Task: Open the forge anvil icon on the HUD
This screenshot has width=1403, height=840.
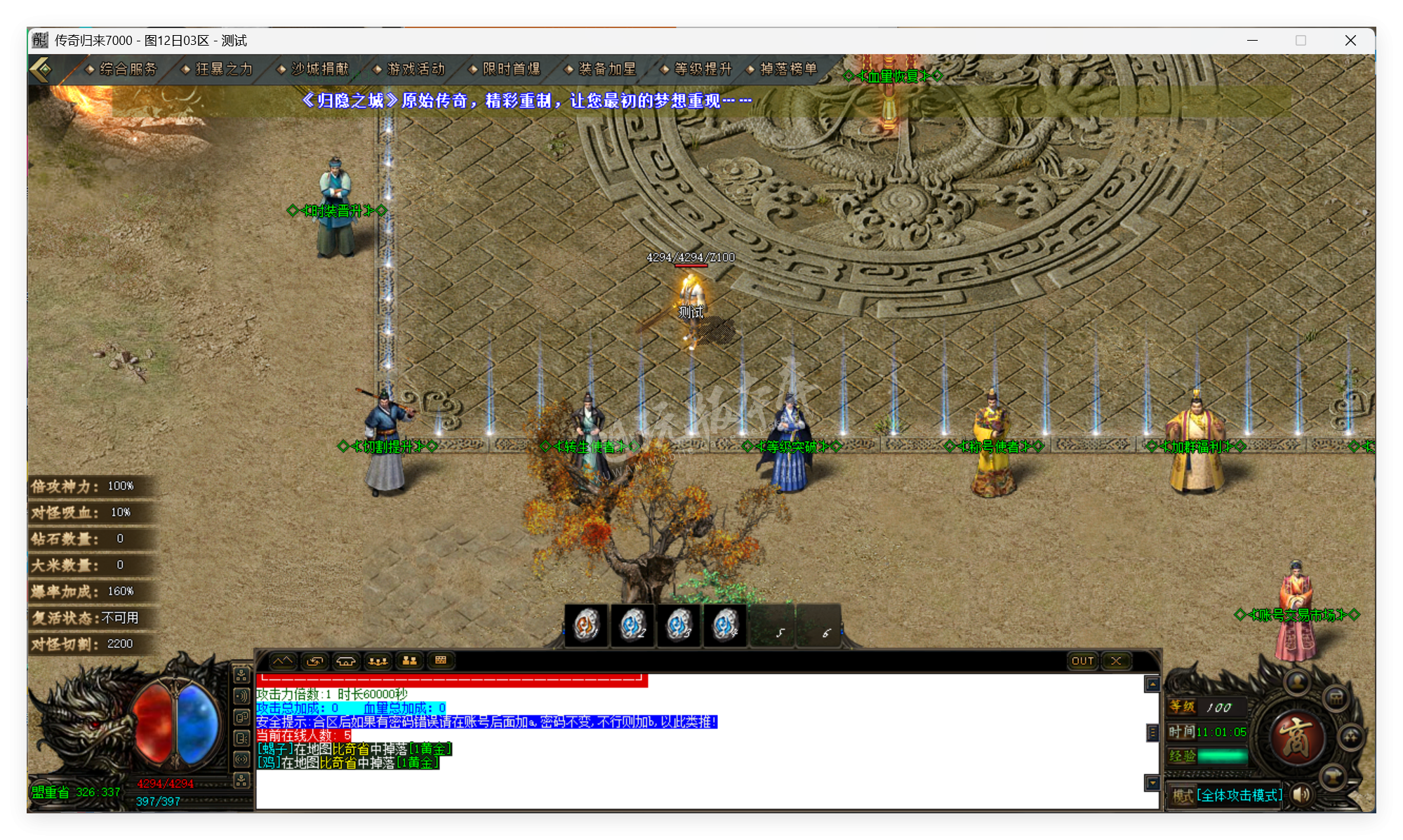Action: (1332, 776)
